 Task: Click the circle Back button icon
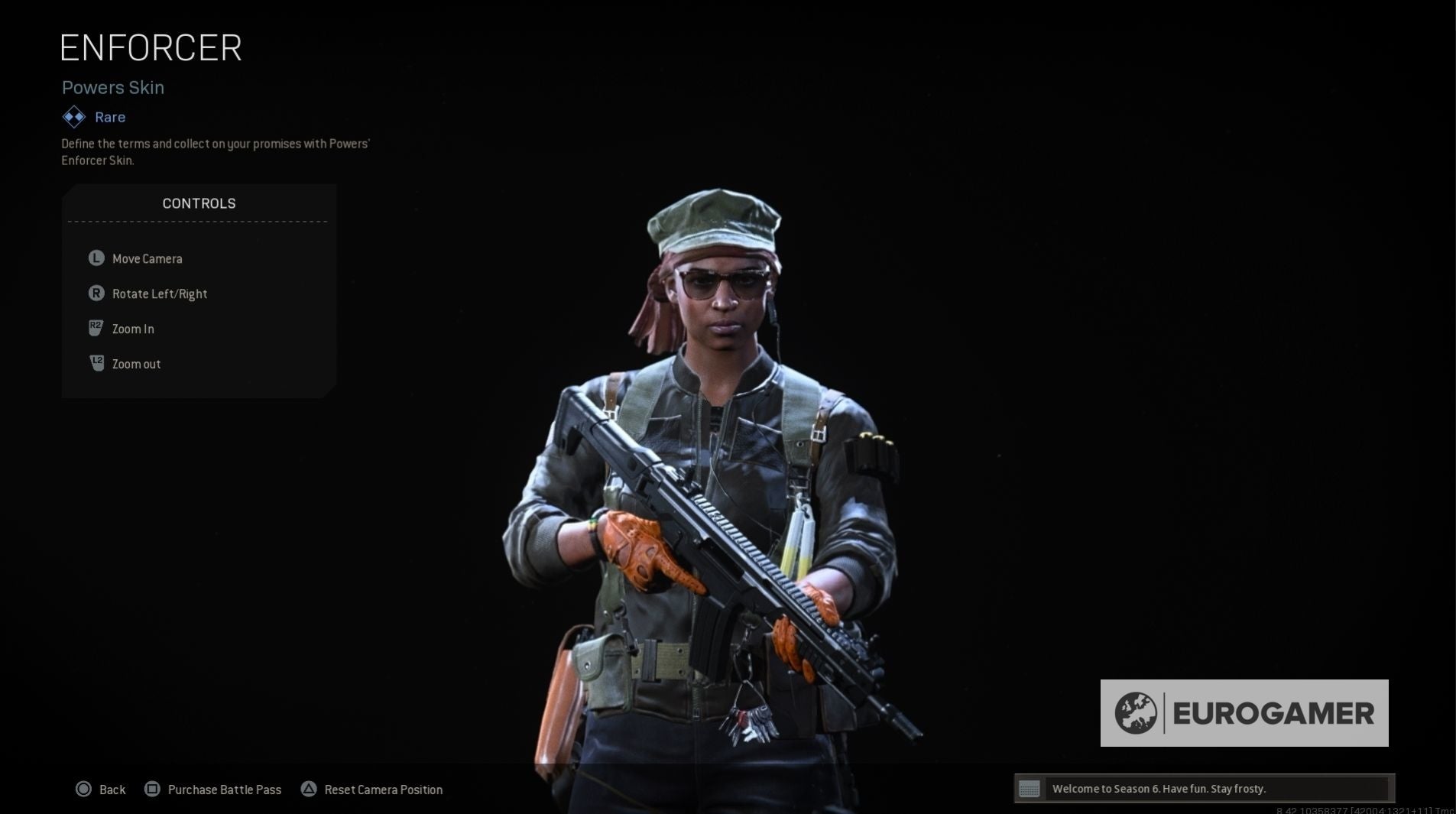click(84, 789)
